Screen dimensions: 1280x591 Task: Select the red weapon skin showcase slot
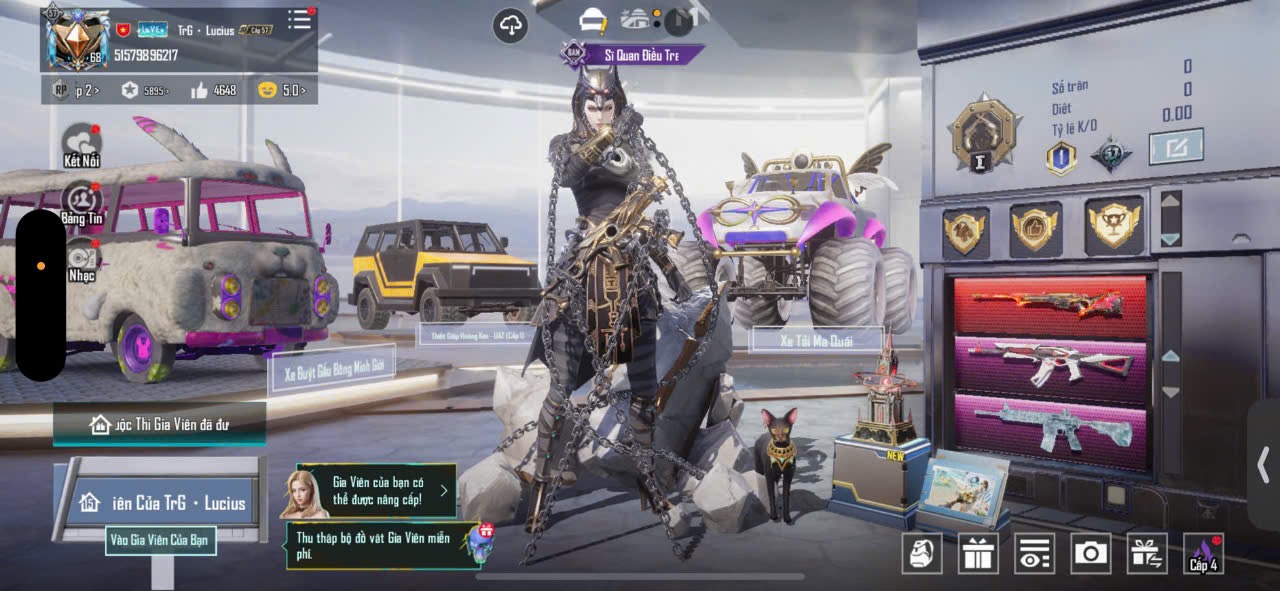[x=1050, y=306]
